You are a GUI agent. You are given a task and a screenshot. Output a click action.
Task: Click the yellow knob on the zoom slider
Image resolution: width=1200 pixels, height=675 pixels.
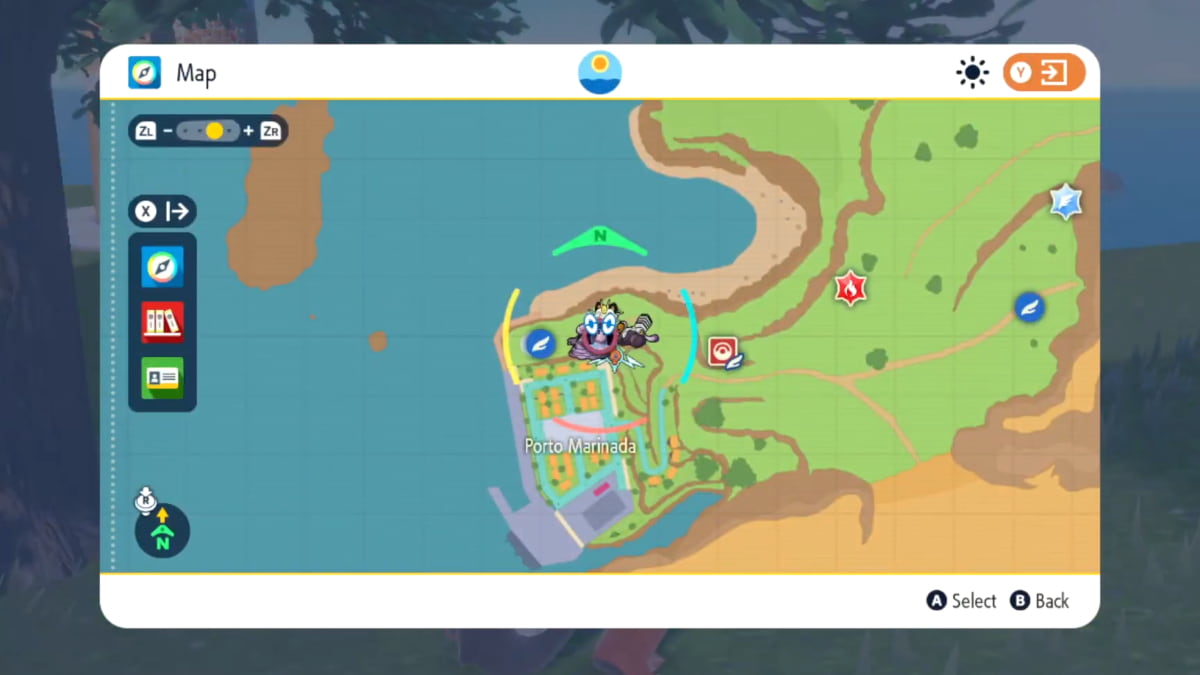[x=214, y=131]
